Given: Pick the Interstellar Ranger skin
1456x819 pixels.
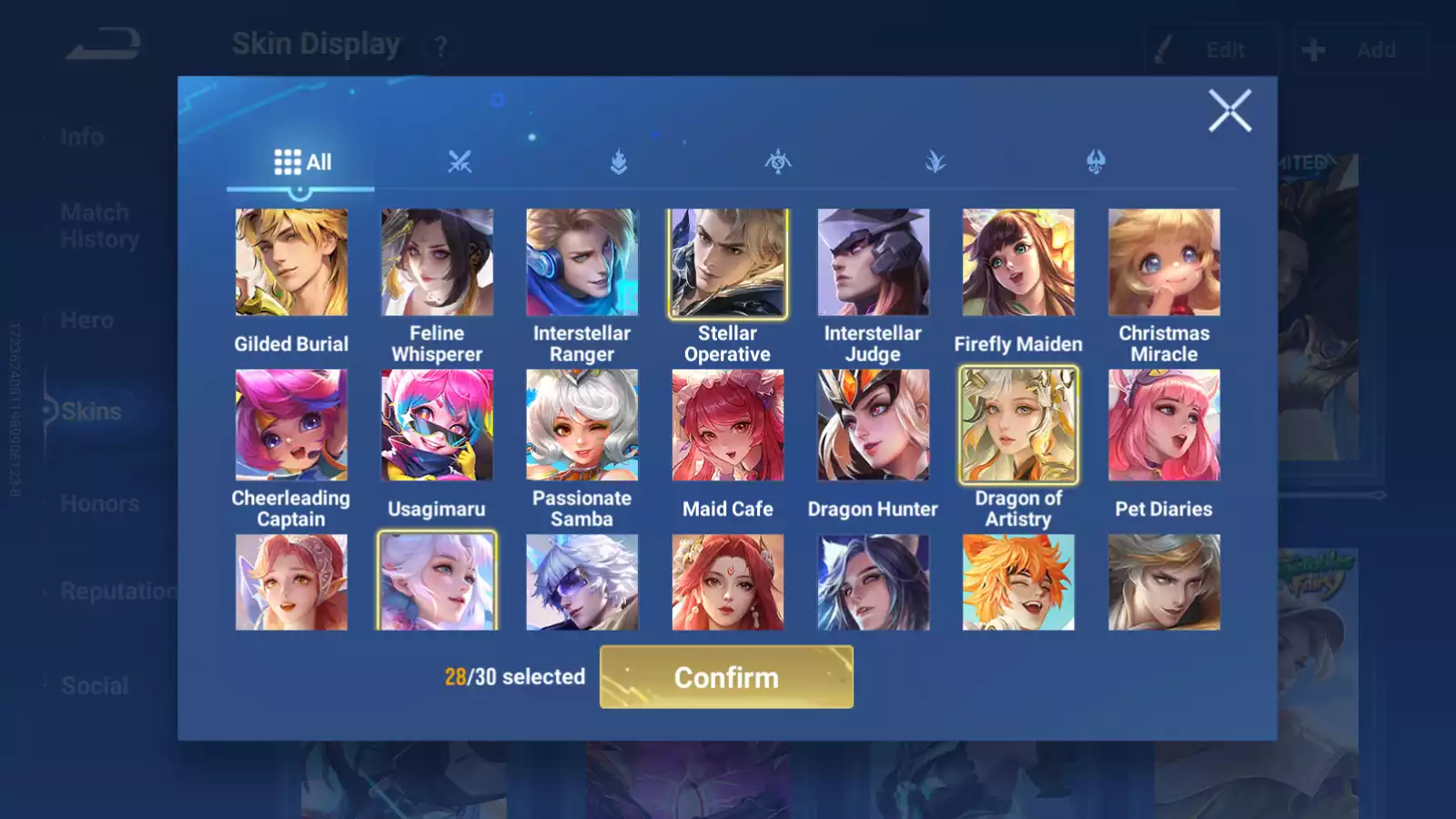Looking at the screenshot, I should [x=582, y=262].
